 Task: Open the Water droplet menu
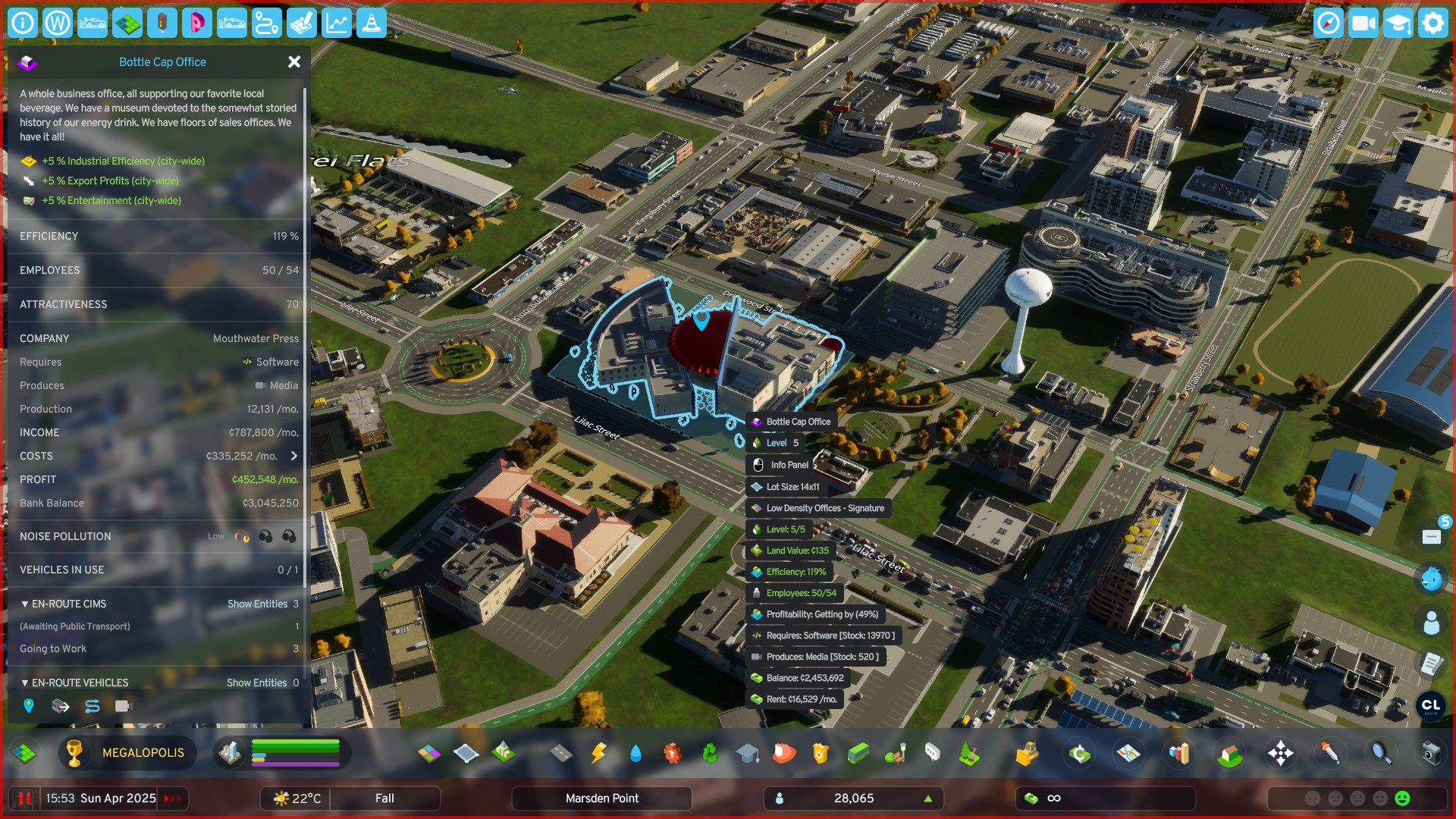[635, 753]
